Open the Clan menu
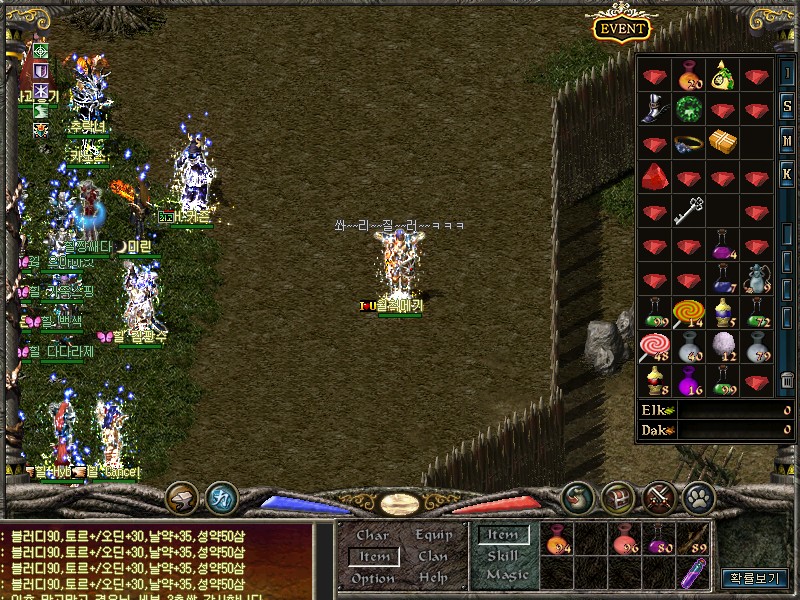800x600 pixels. point(433,557)
